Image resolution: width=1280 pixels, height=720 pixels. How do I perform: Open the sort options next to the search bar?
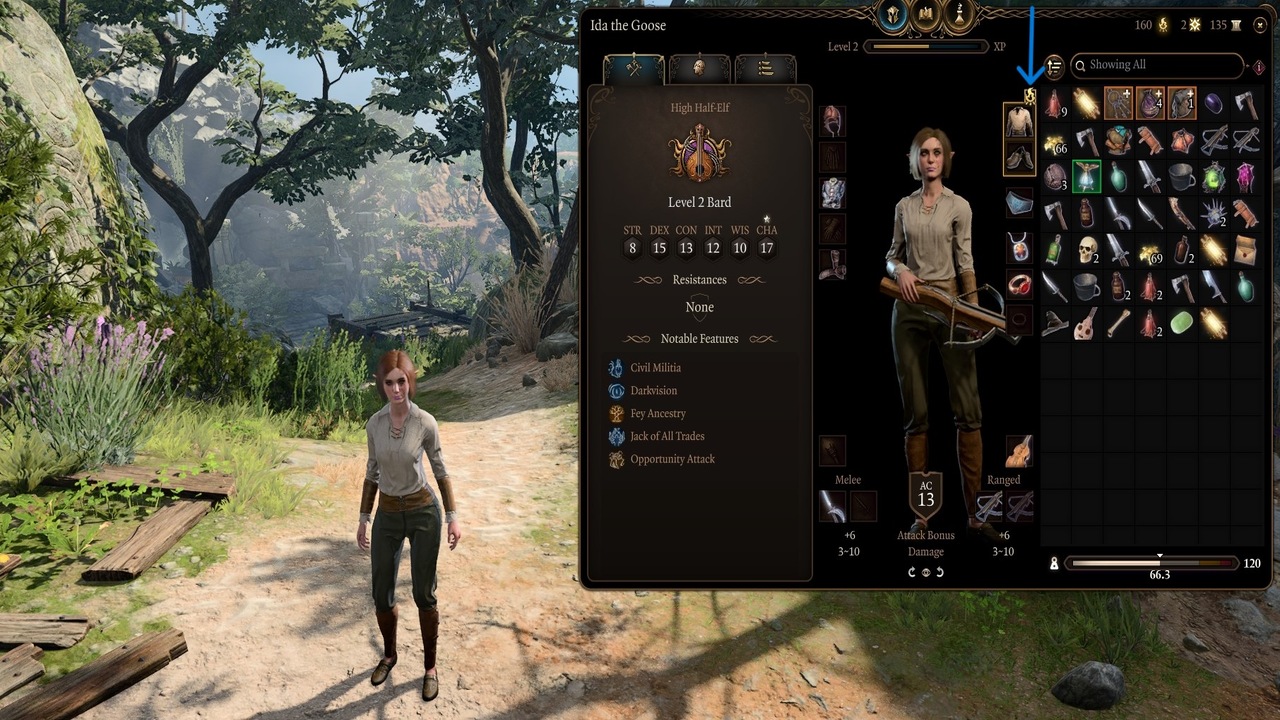pyautogui.click(x=1052, y=65)
